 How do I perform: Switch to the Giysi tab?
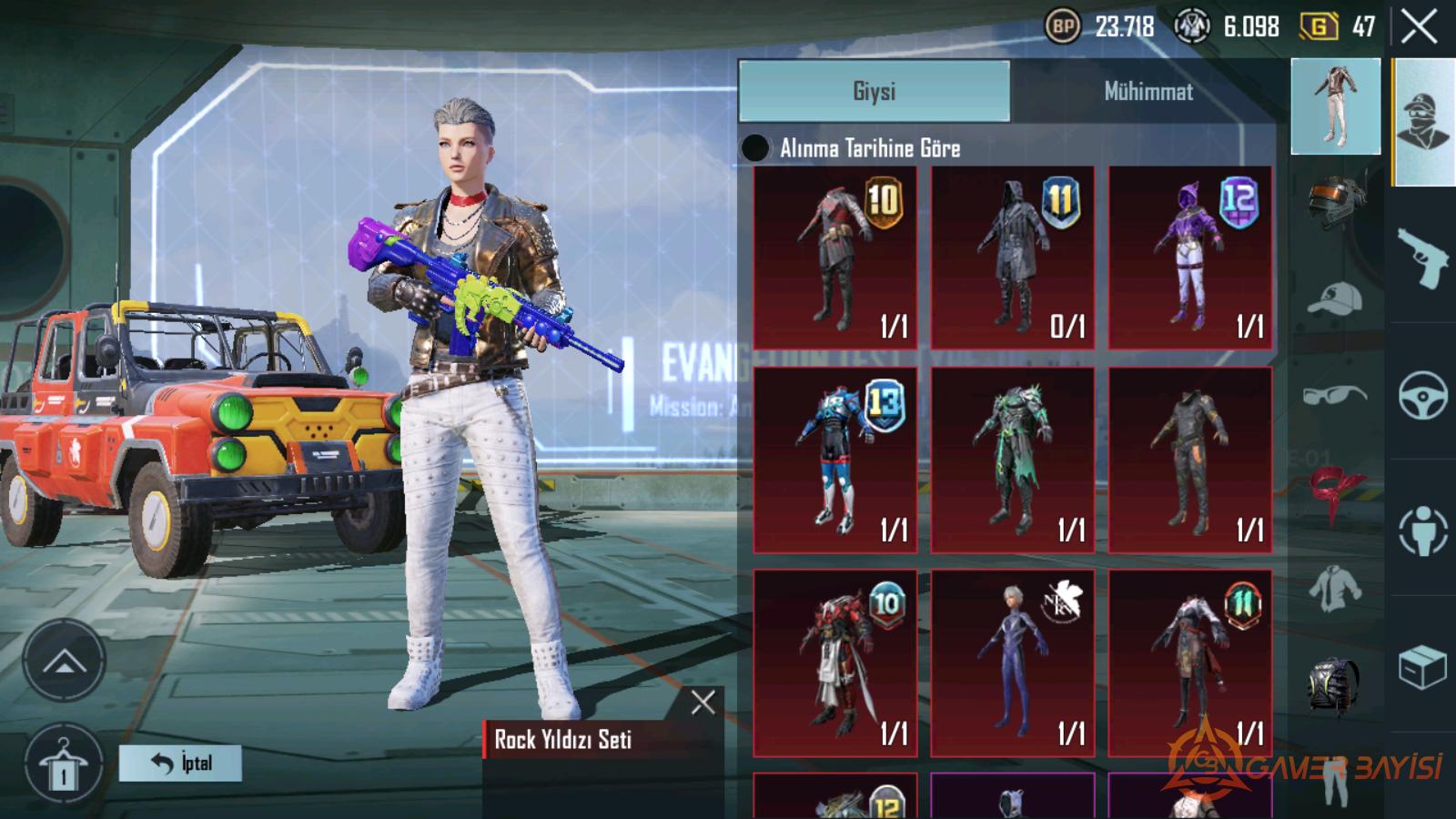[x=874, y=91]
